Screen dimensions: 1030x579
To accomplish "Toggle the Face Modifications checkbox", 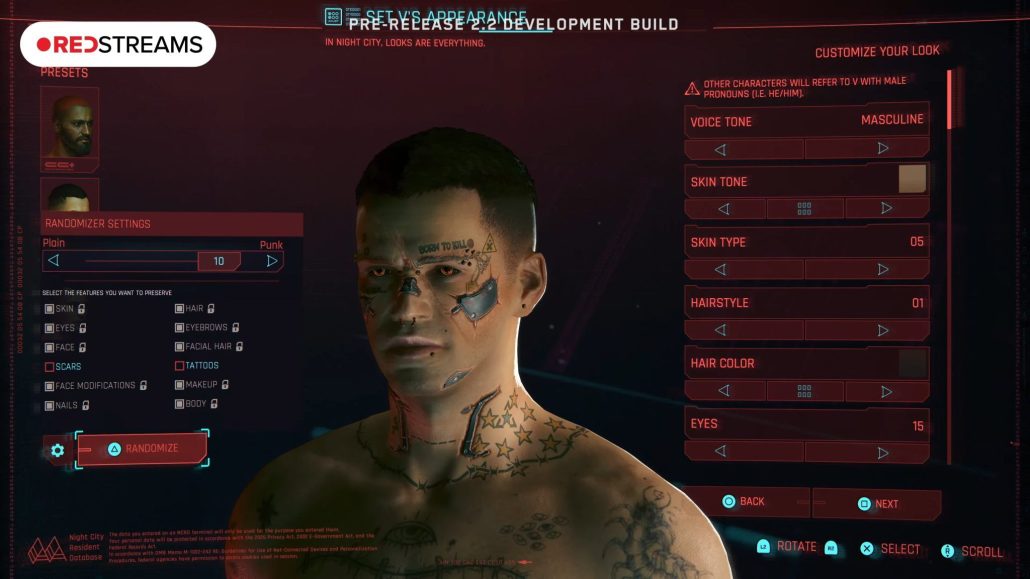I will 50,386.
